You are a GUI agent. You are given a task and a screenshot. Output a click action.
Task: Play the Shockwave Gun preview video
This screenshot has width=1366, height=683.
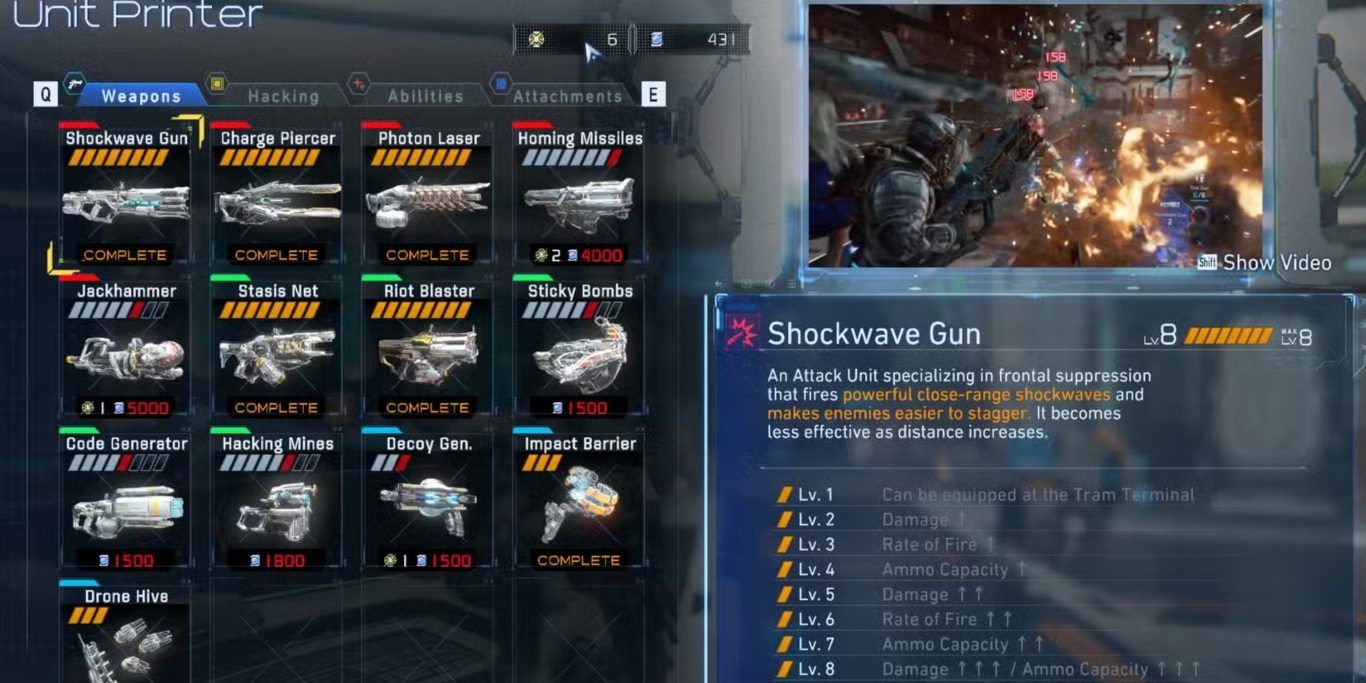[x=1265, y=263]
